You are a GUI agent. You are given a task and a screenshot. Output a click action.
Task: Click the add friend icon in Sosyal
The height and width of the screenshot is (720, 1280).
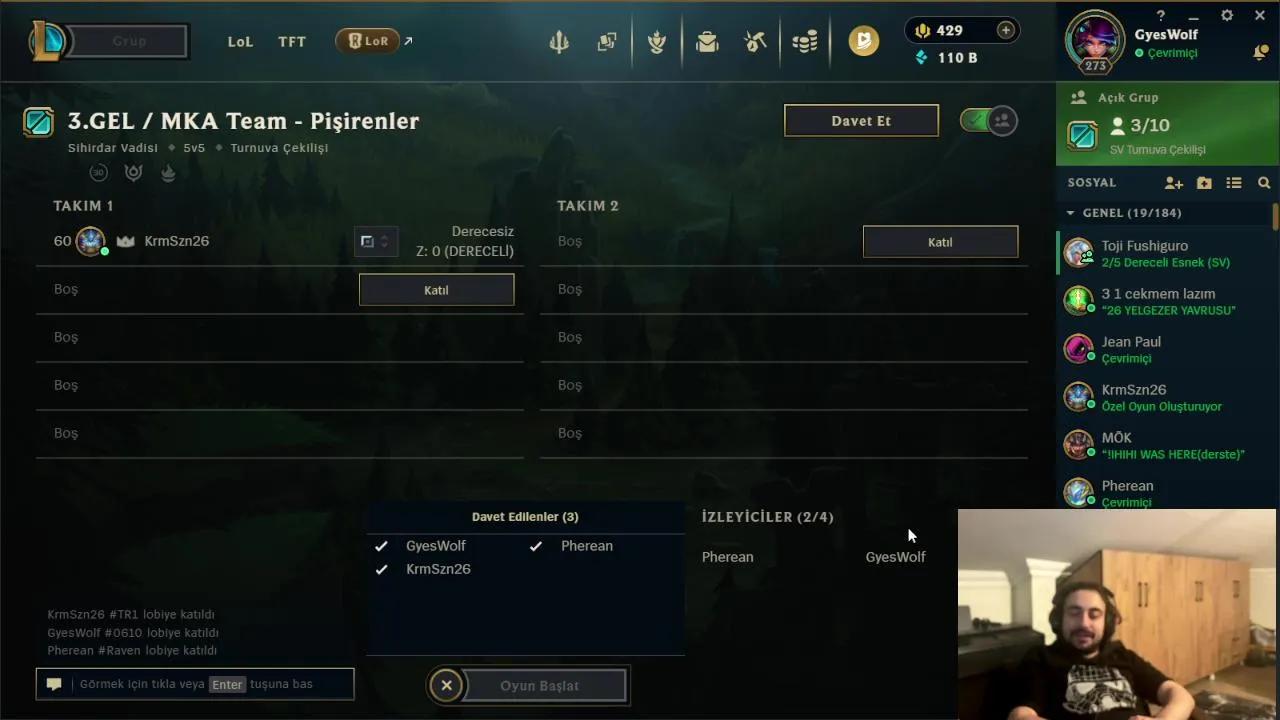pos(1172,183)
